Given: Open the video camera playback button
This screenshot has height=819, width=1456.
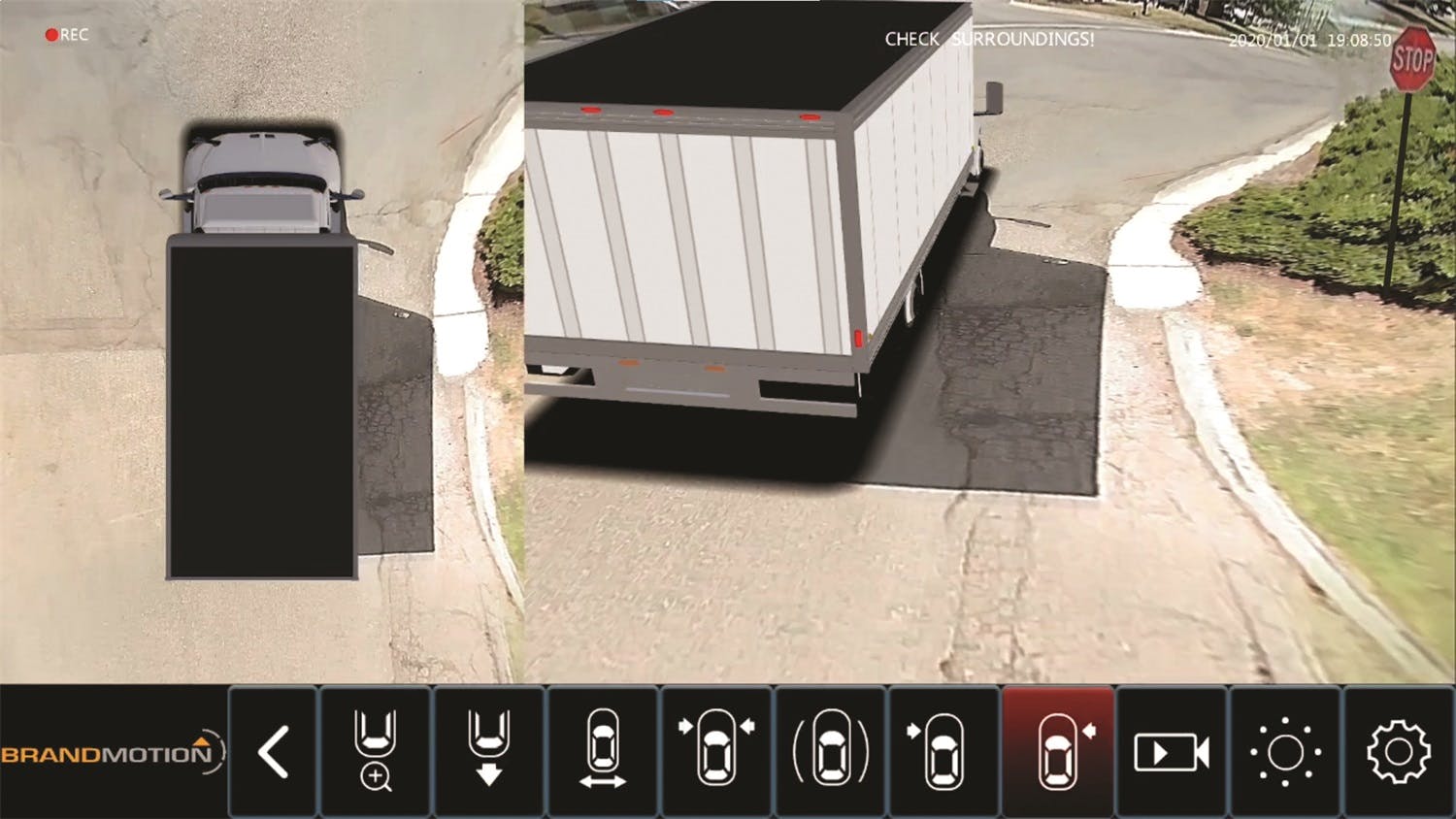Looking at the screenshot, I should (1172, 752).
